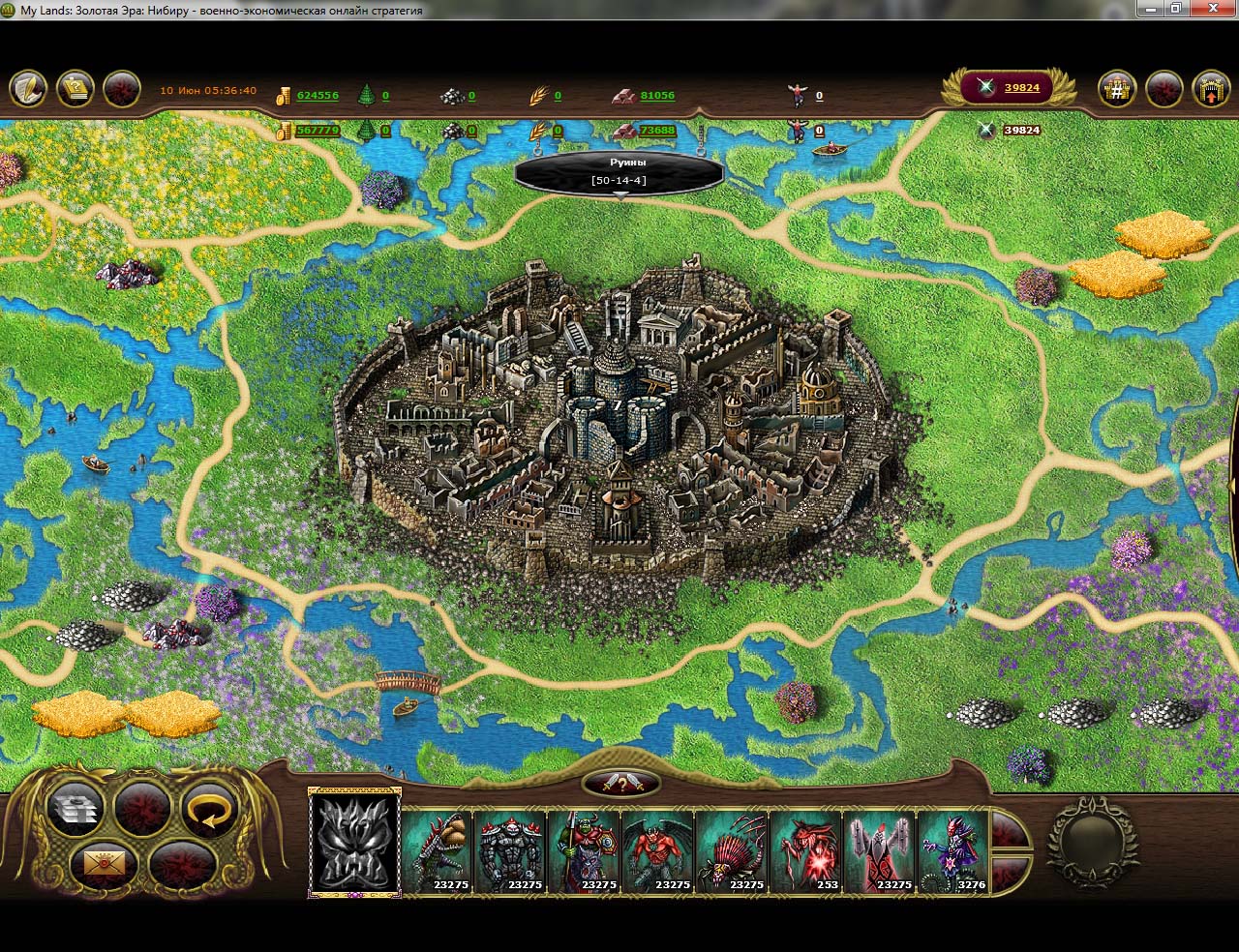Screen dimensions: 1239x952
Task: Click the grey stone building button
Action: point(76,812)
